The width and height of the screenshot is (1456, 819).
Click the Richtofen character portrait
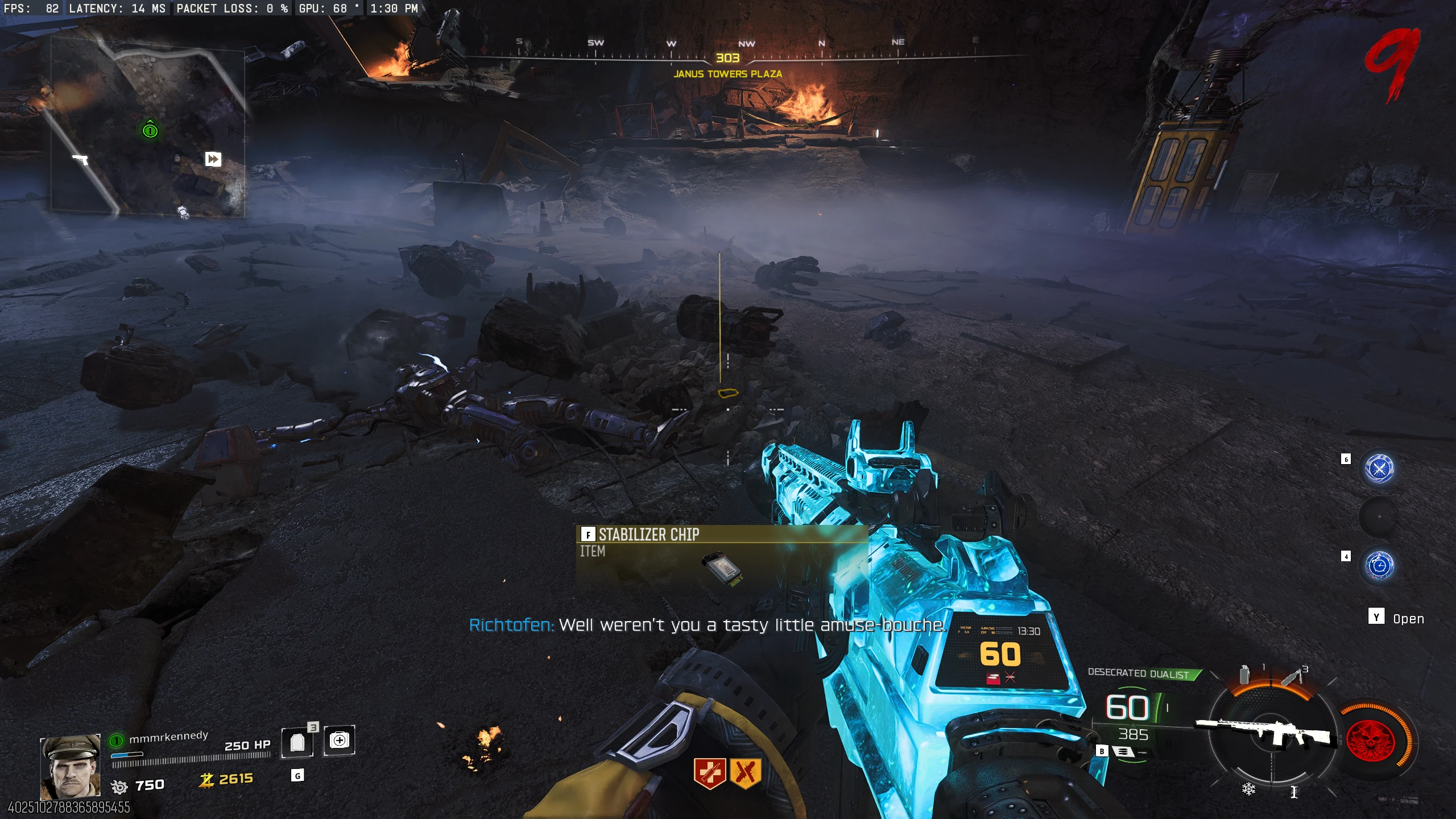(70, 767)
